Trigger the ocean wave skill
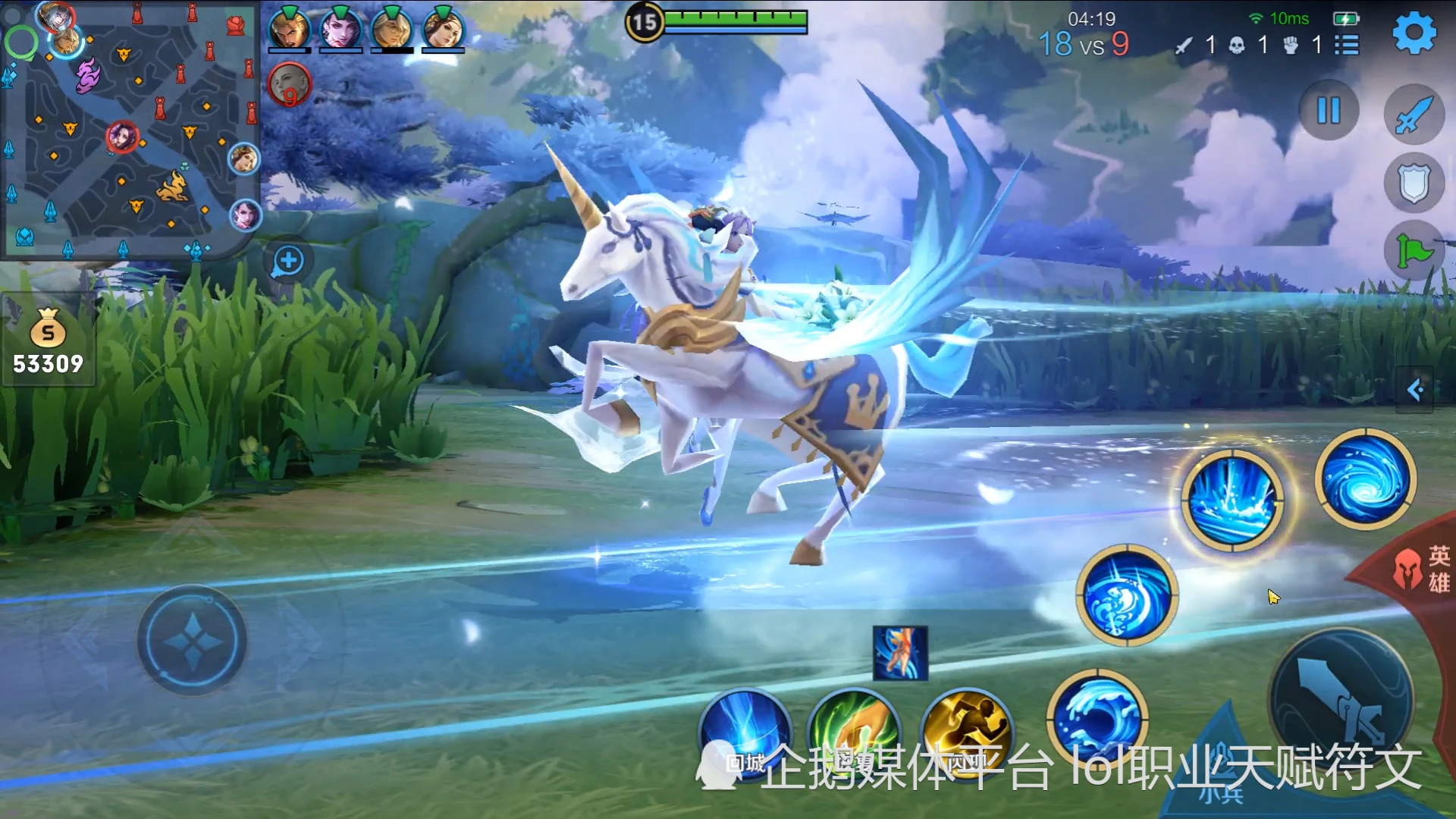 pyautogui.click(x=1097, y=717)
